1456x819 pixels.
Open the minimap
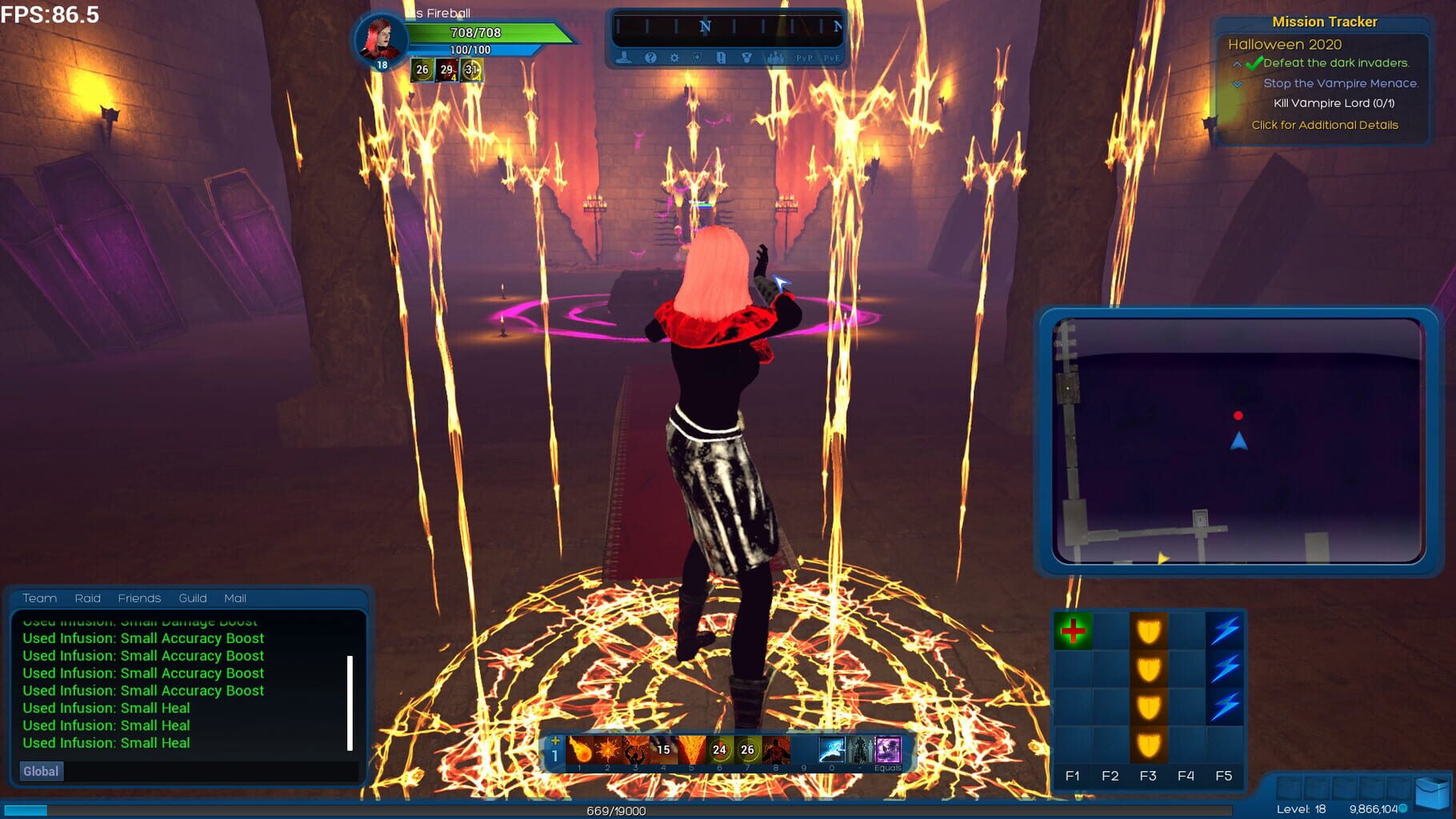pos(1238,441)
